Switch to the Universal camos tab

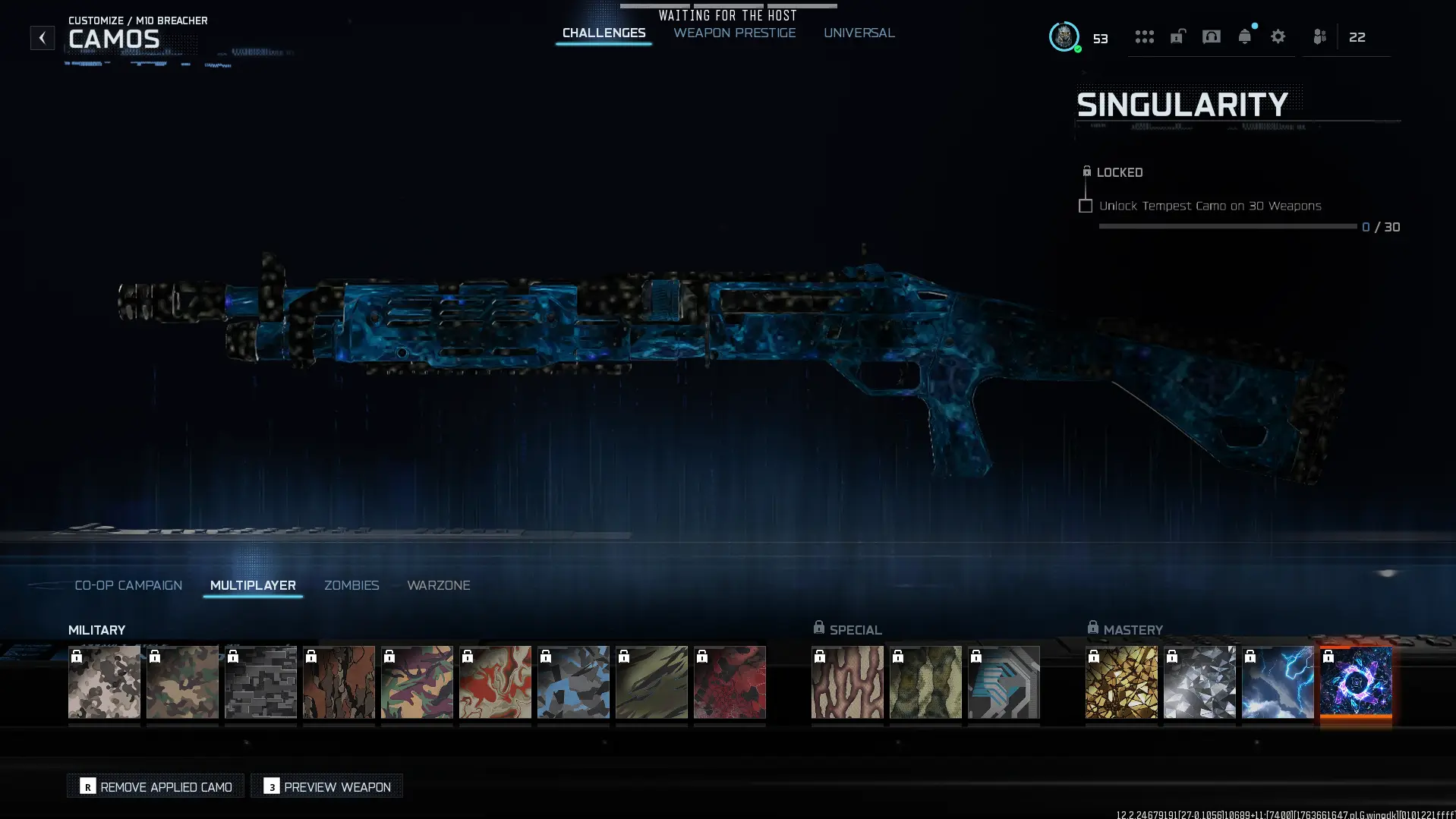point(859,33)
